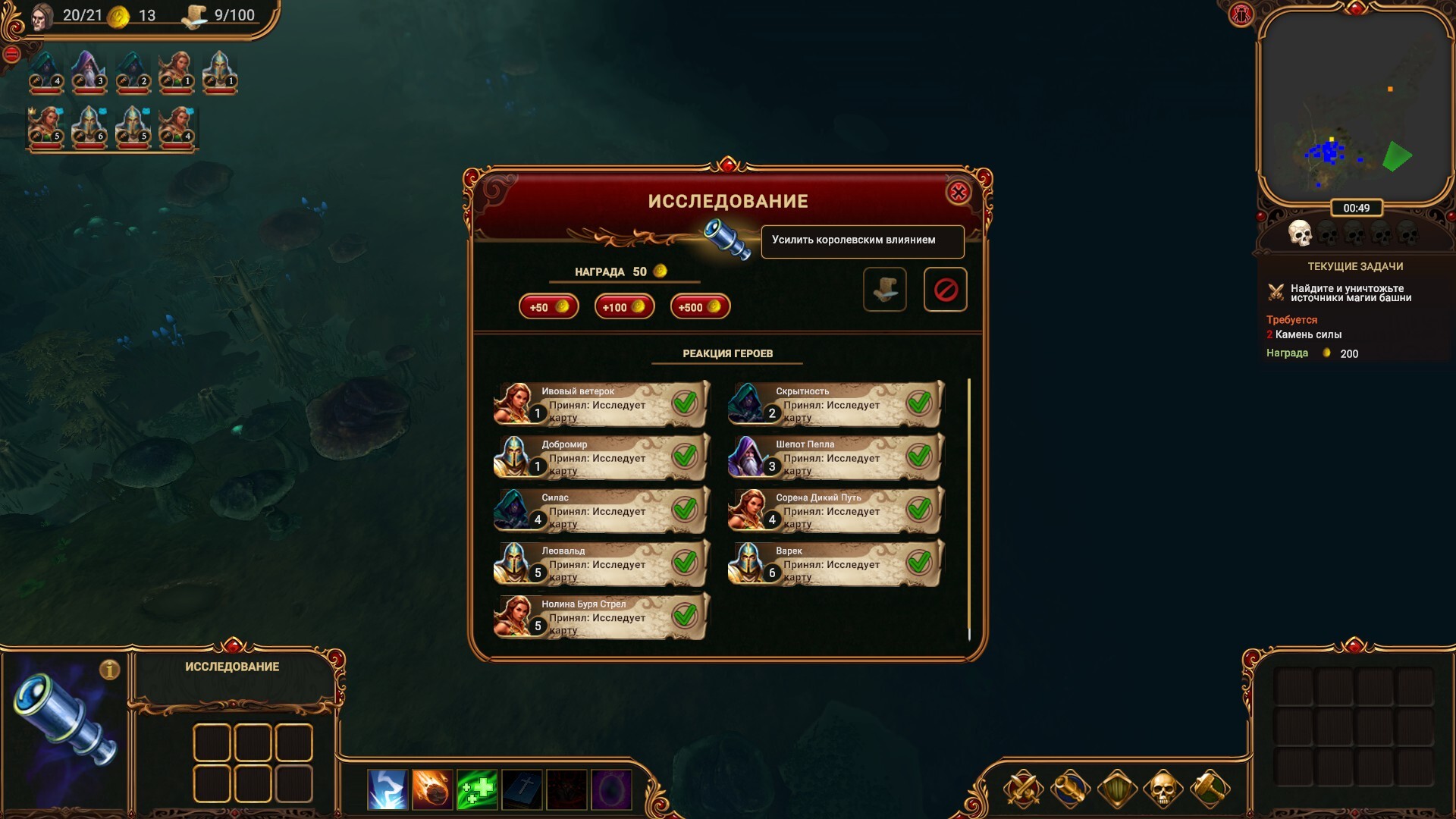Select the green shield defense flag button
Image resolution: width=1456 pixels, height=819 pixels.
(1116, 789)
